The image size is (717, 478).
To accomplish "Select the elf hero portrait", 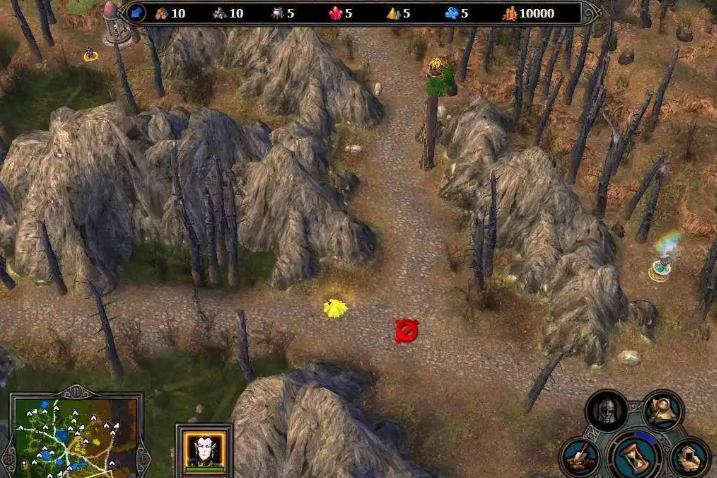I will point(203,447).
